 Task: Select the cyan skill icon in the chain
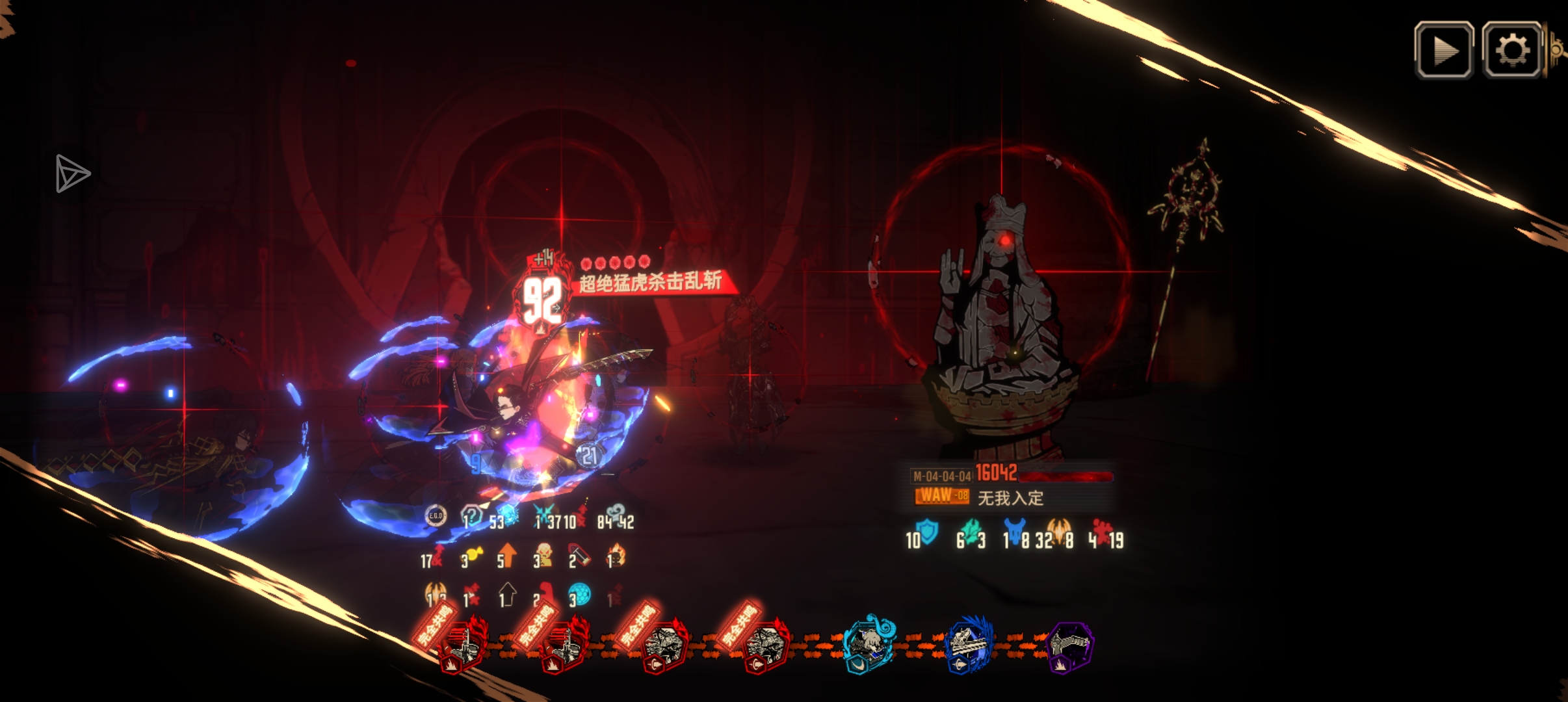[869, 645]
